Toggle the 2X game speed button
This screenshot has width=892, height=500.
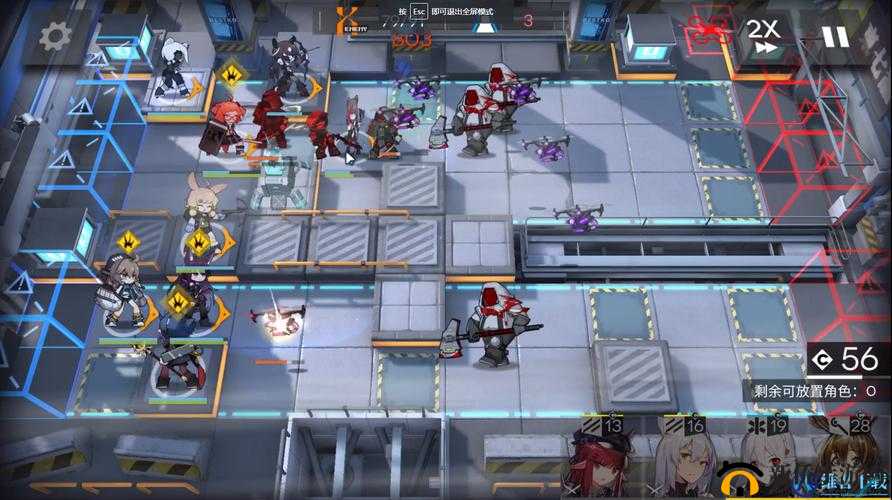click(763, 38)
